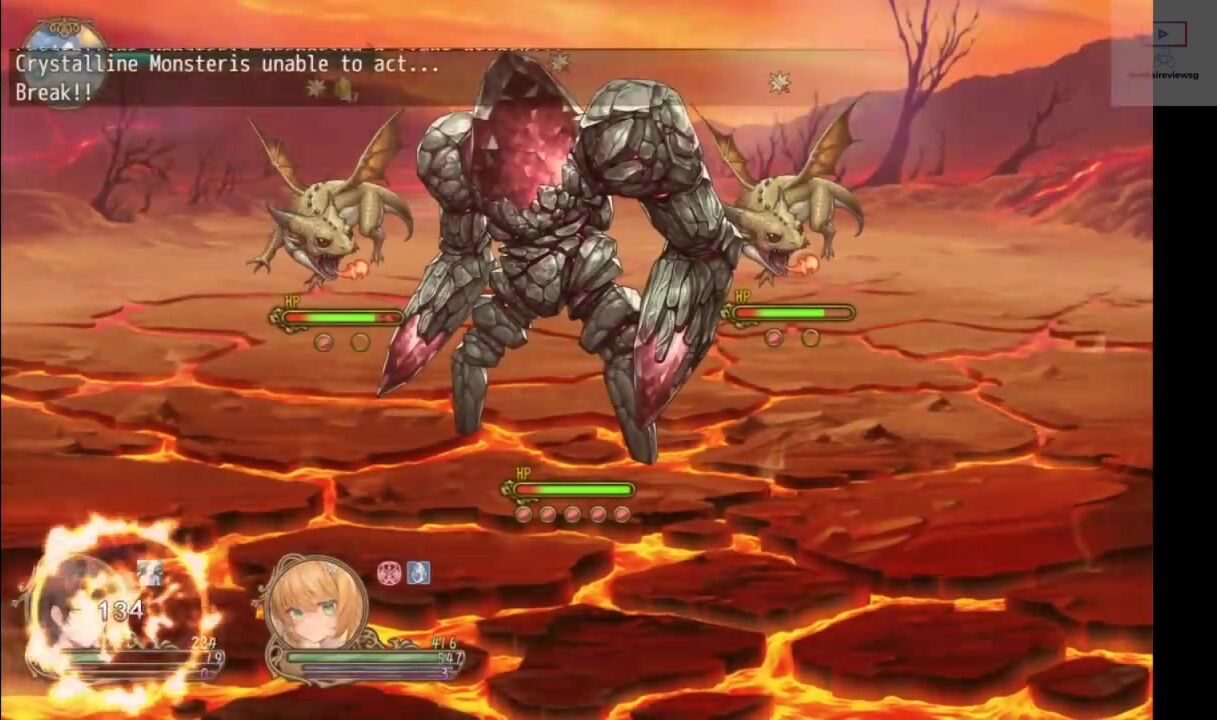Click the channel watermark play logo
The height and width of the screenshot is (720, 1217).
1163,35
